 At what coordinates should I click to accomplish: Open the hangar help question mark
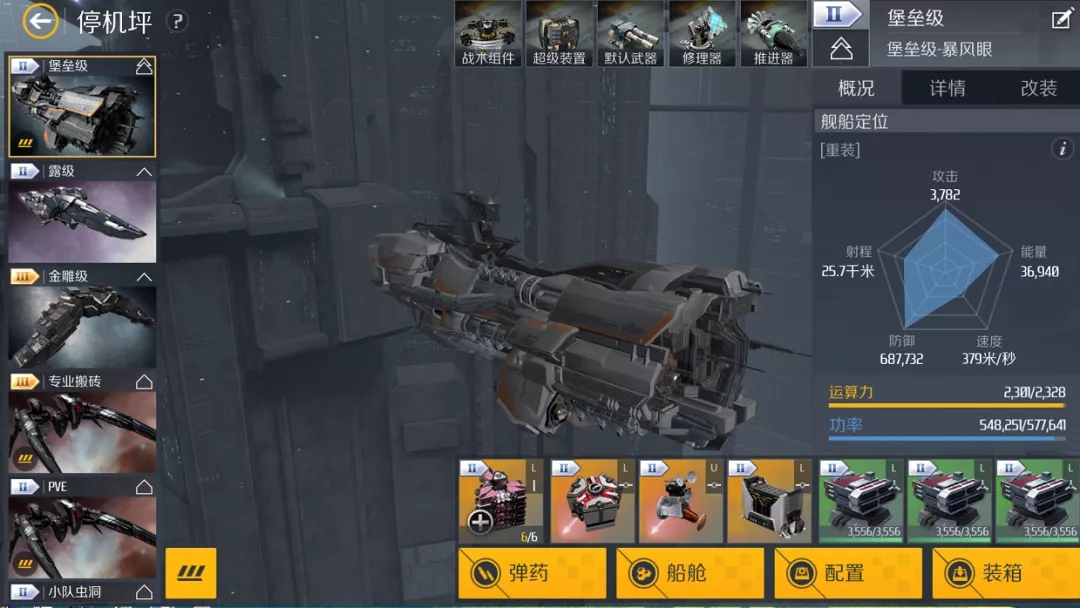click(177, 21)
